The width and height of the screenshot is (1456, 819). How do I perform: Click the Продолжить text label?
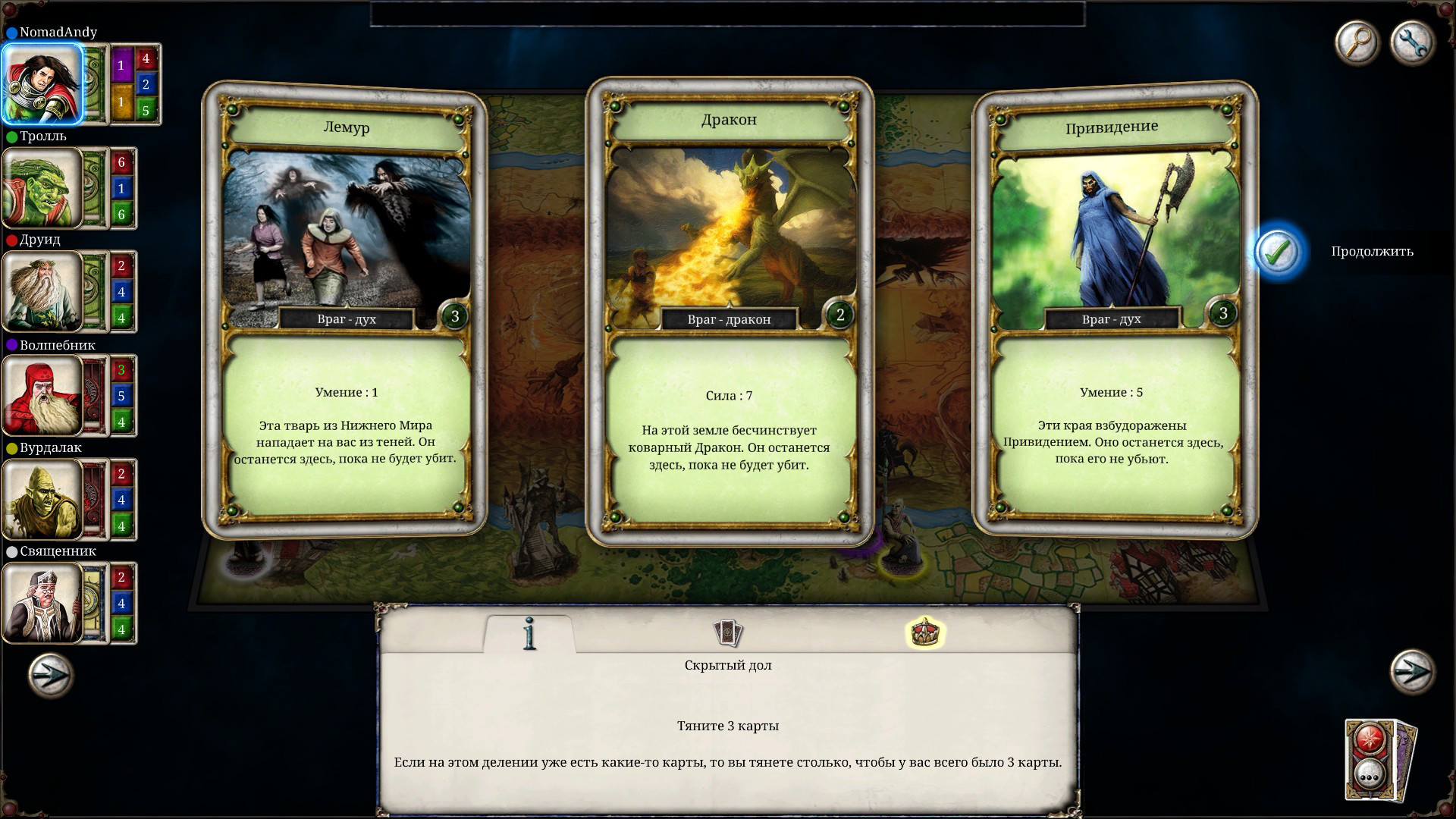pyautogui.click(x=1373, y=251)
